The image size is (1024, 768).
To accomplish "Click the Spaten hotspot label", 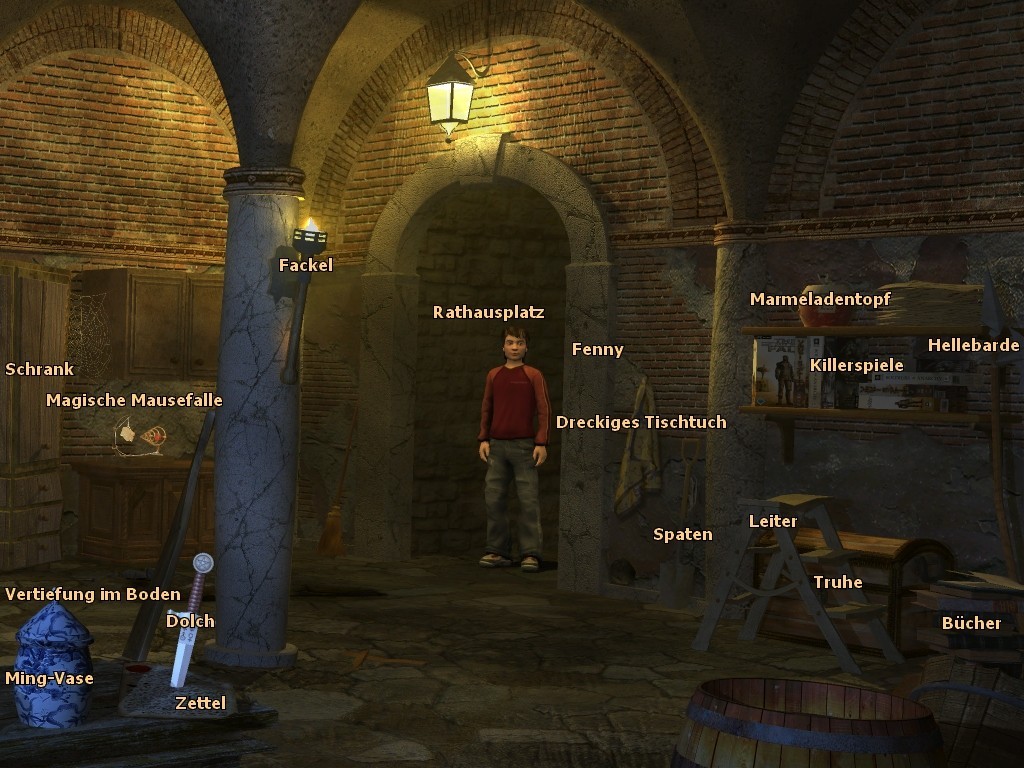I will point(682,534).
